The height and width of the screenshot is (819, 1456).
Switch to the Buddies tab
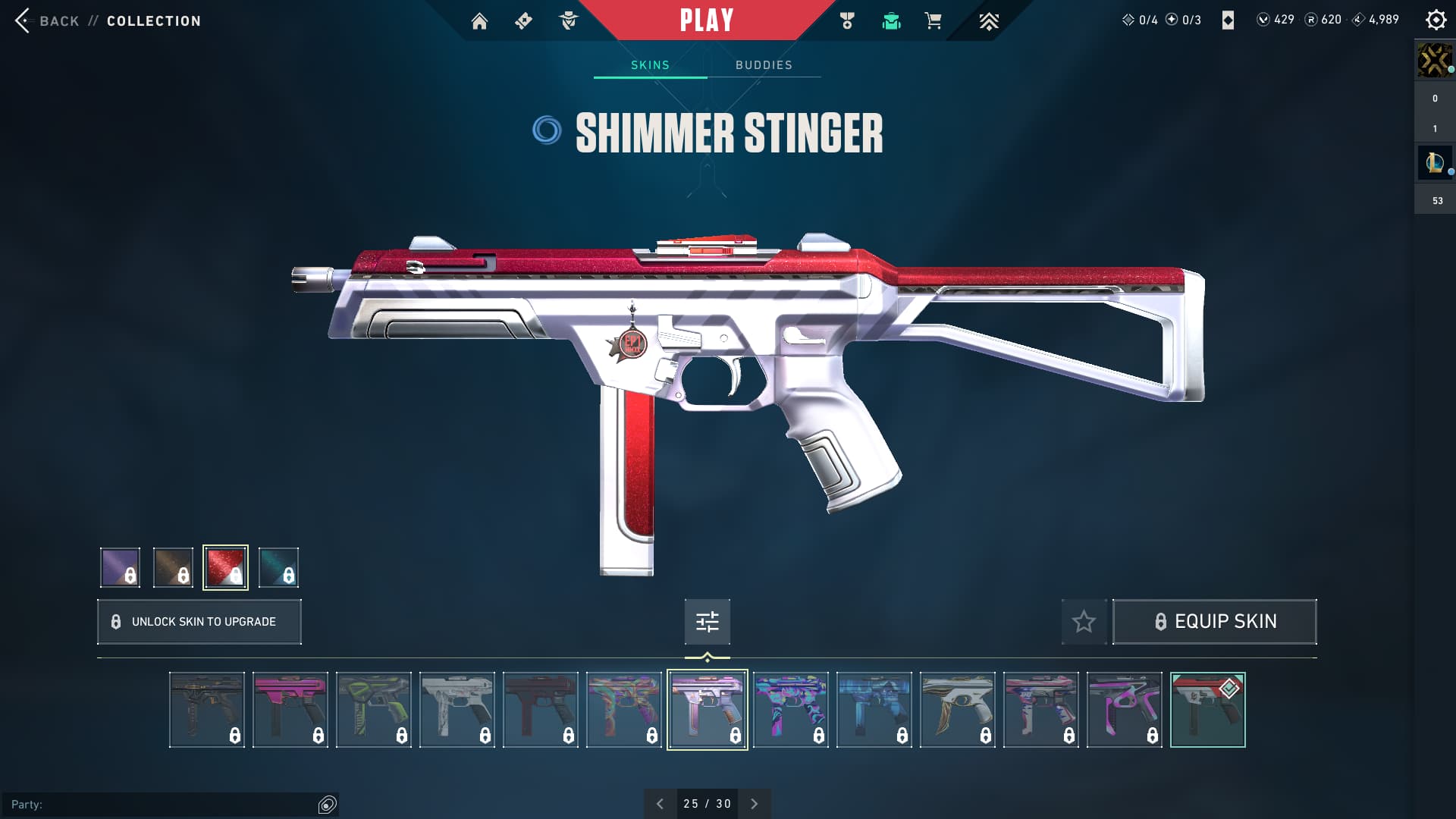click(x=764, y=65)
